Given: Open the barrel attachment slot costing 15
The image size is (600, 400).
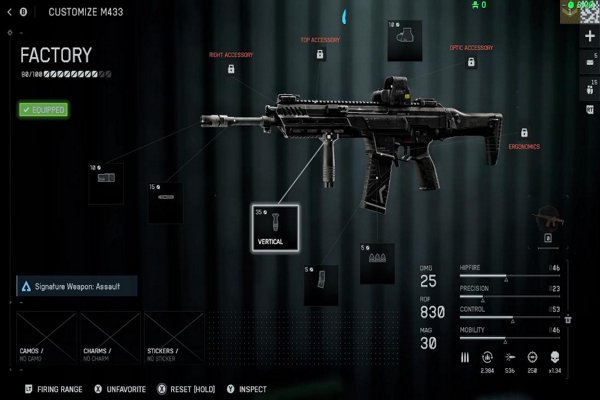Looking at the screenshot, I should click(x=165, y=201).
